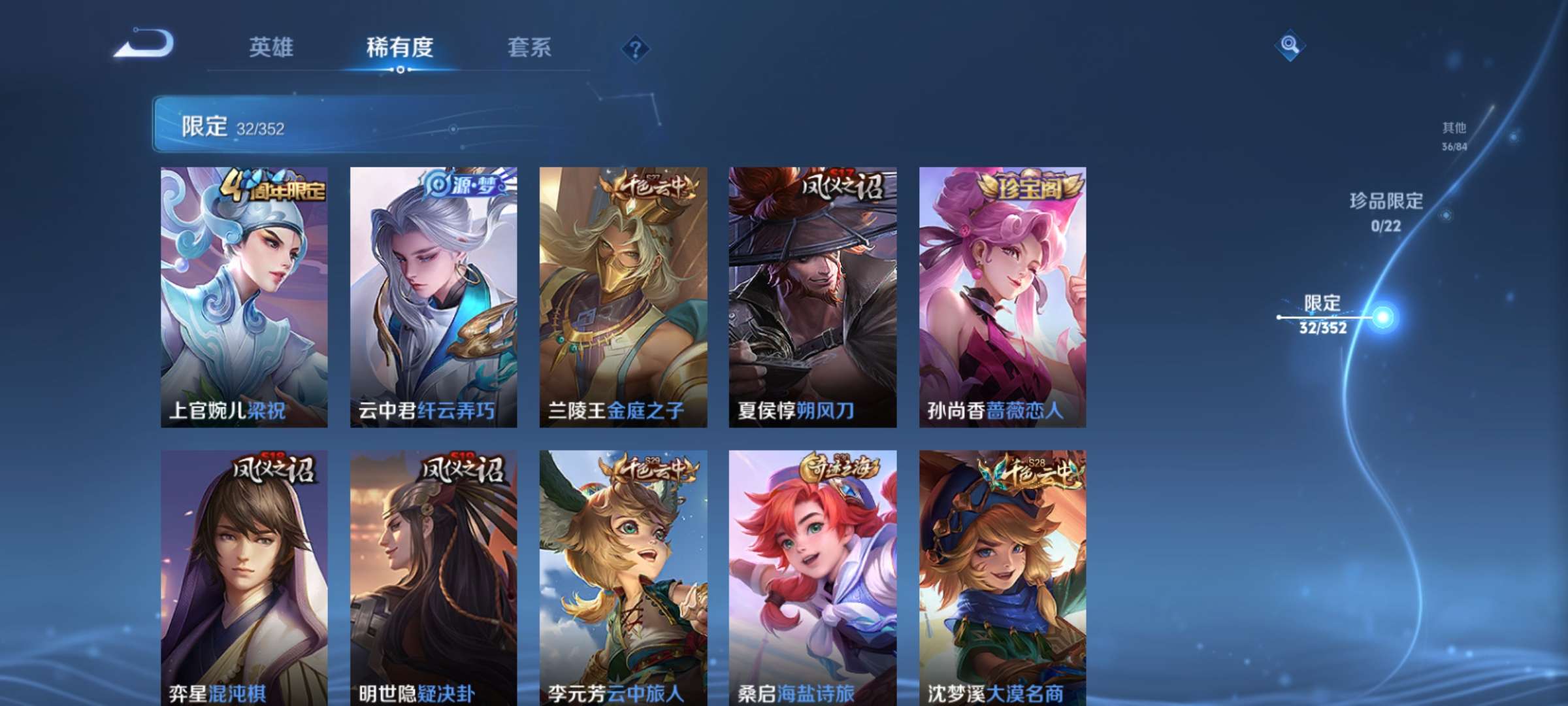Switch to the 英雄 tab
The height and width of the screenshot is (706, 1568).
pyautogui.click(x=272, y=48)
